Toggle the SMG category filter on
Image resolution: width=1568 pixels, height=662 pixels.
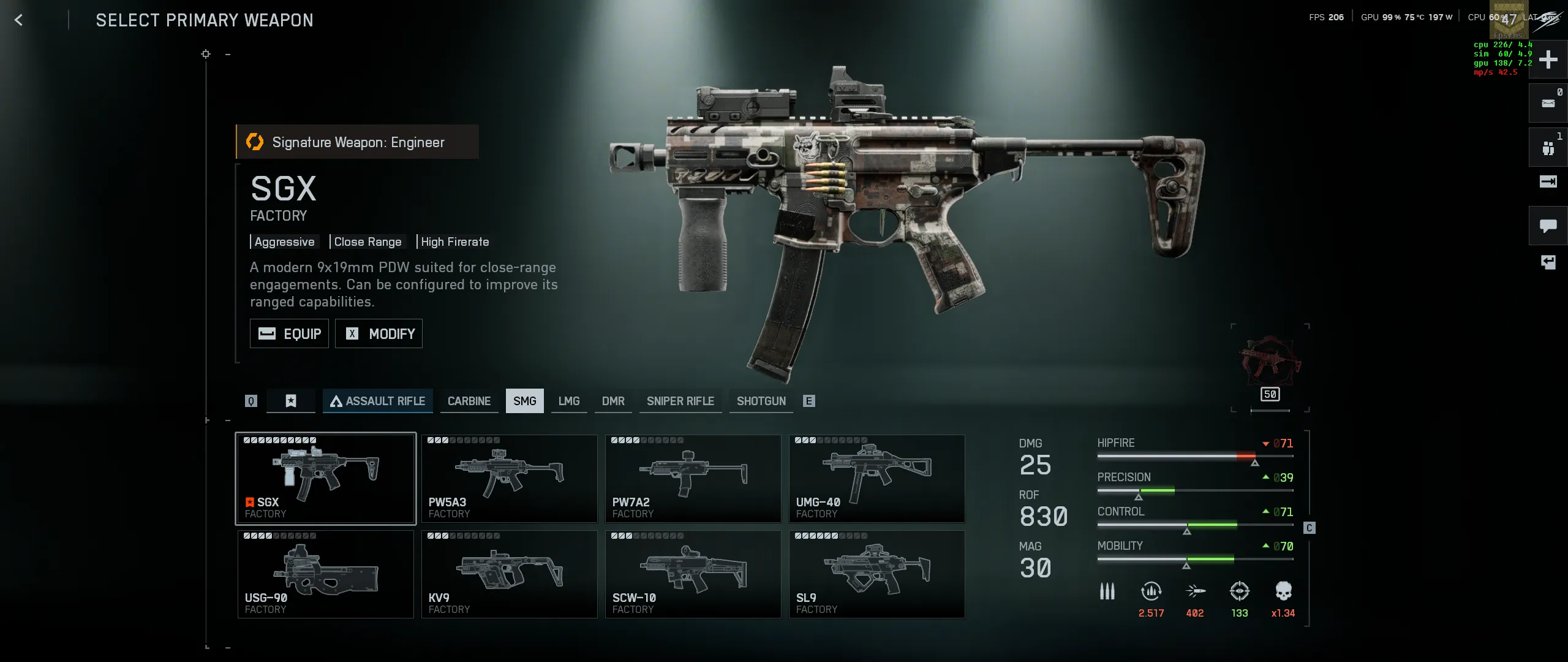(x=524, y=401)
